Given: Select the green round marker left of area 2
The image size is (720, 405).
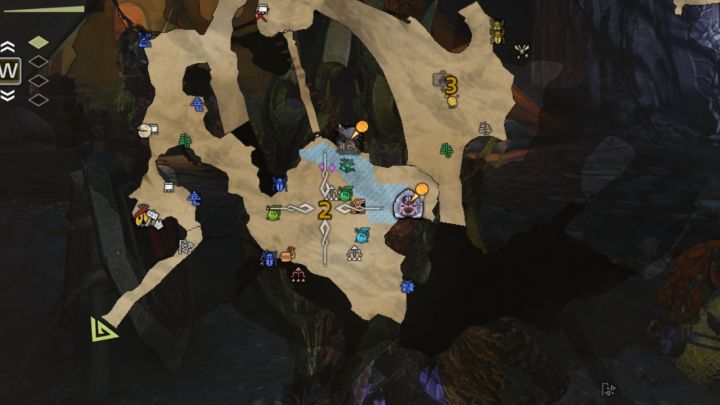Looking at the screenshot, I should 272,212.
